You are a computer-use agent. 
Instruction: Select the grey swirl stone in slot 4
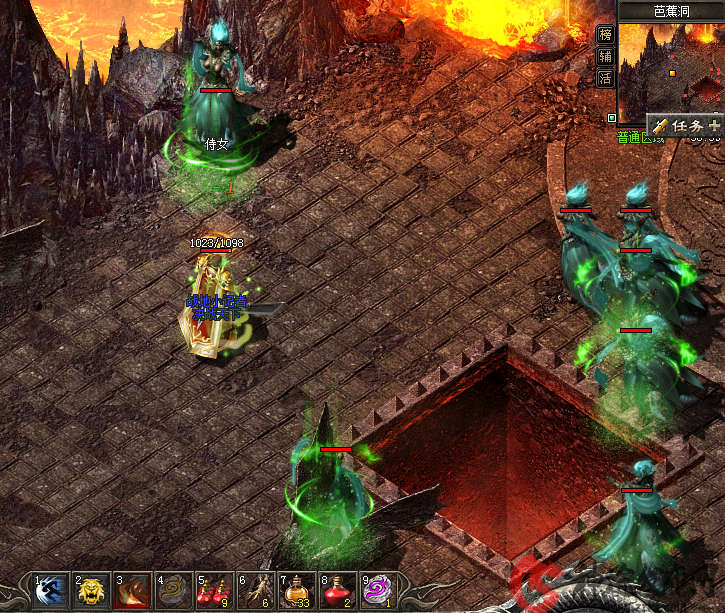pyautogui.click(x=174, y=590)
